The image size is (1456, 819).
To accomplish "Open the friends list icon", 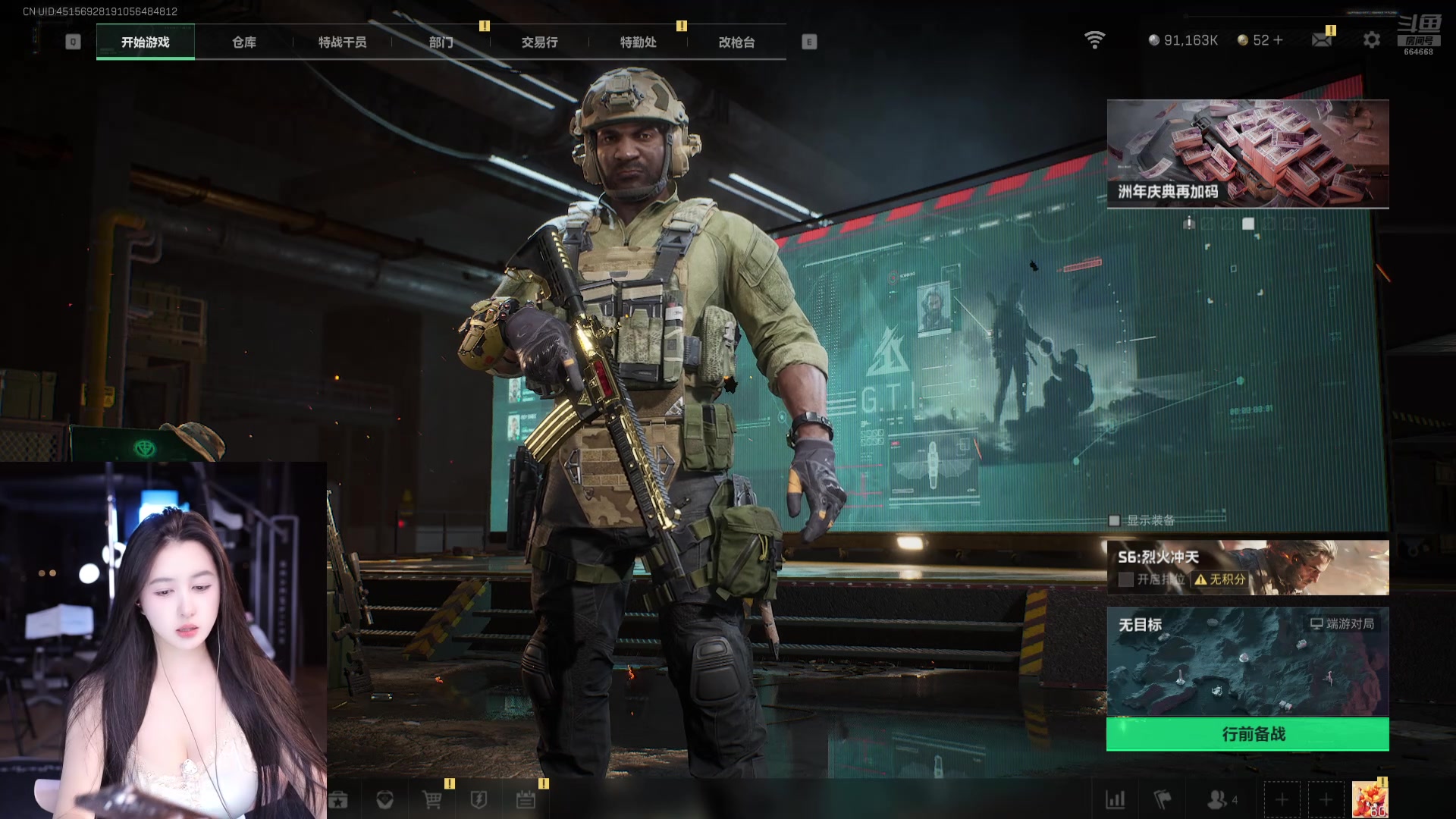I will [1218, 799].
